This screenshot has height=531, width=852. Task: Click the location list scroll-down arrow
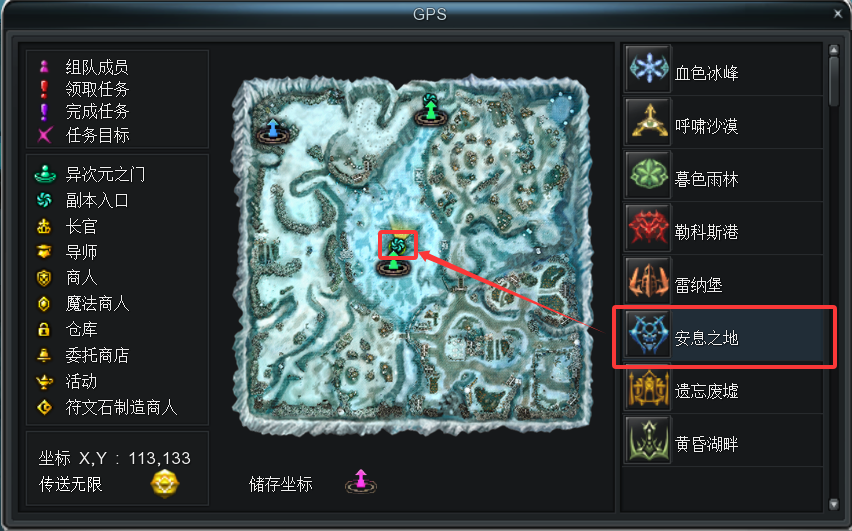coord(834,504)
